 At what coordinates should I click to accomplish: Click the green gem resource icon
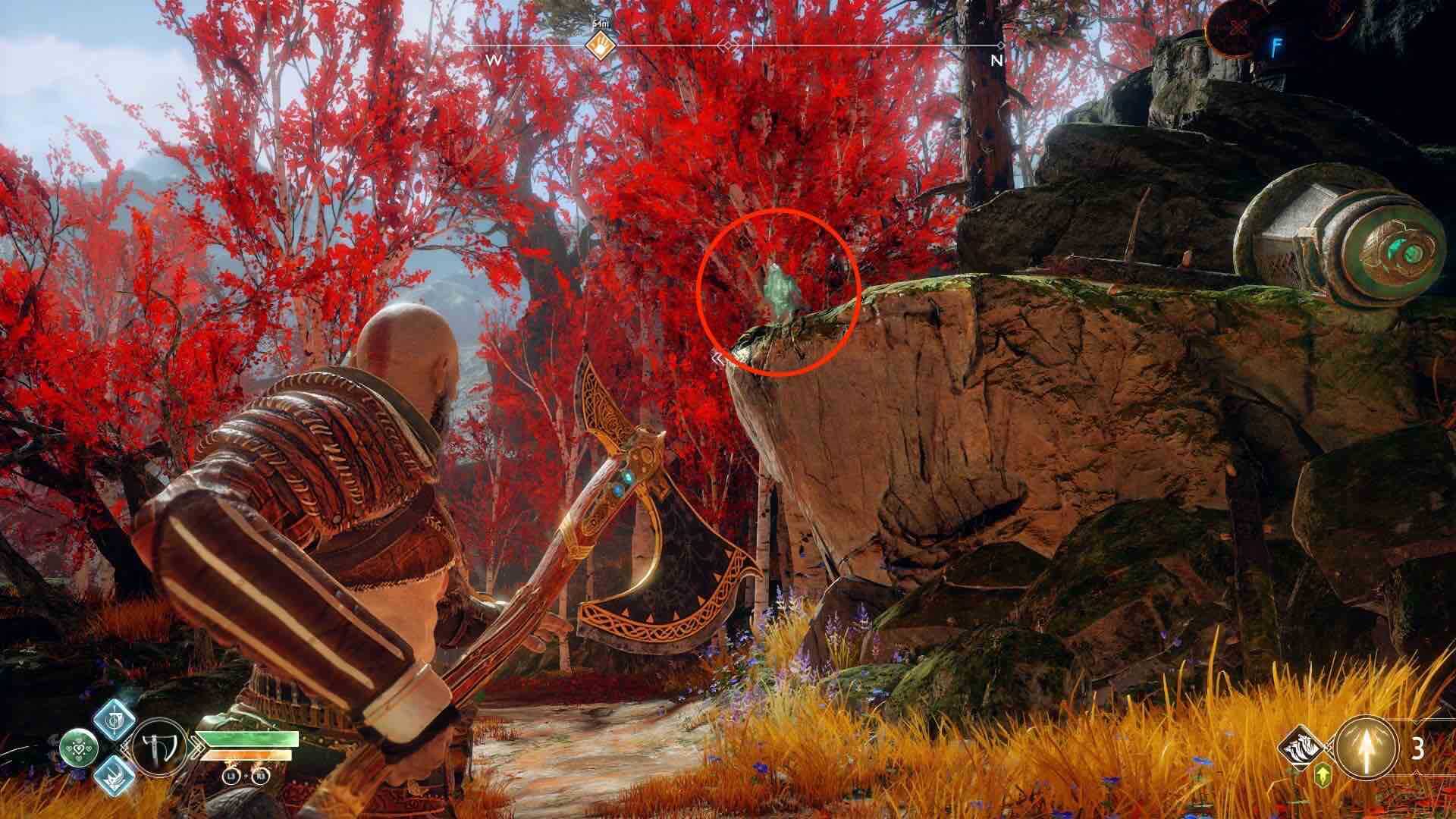tap(1322, 775)
